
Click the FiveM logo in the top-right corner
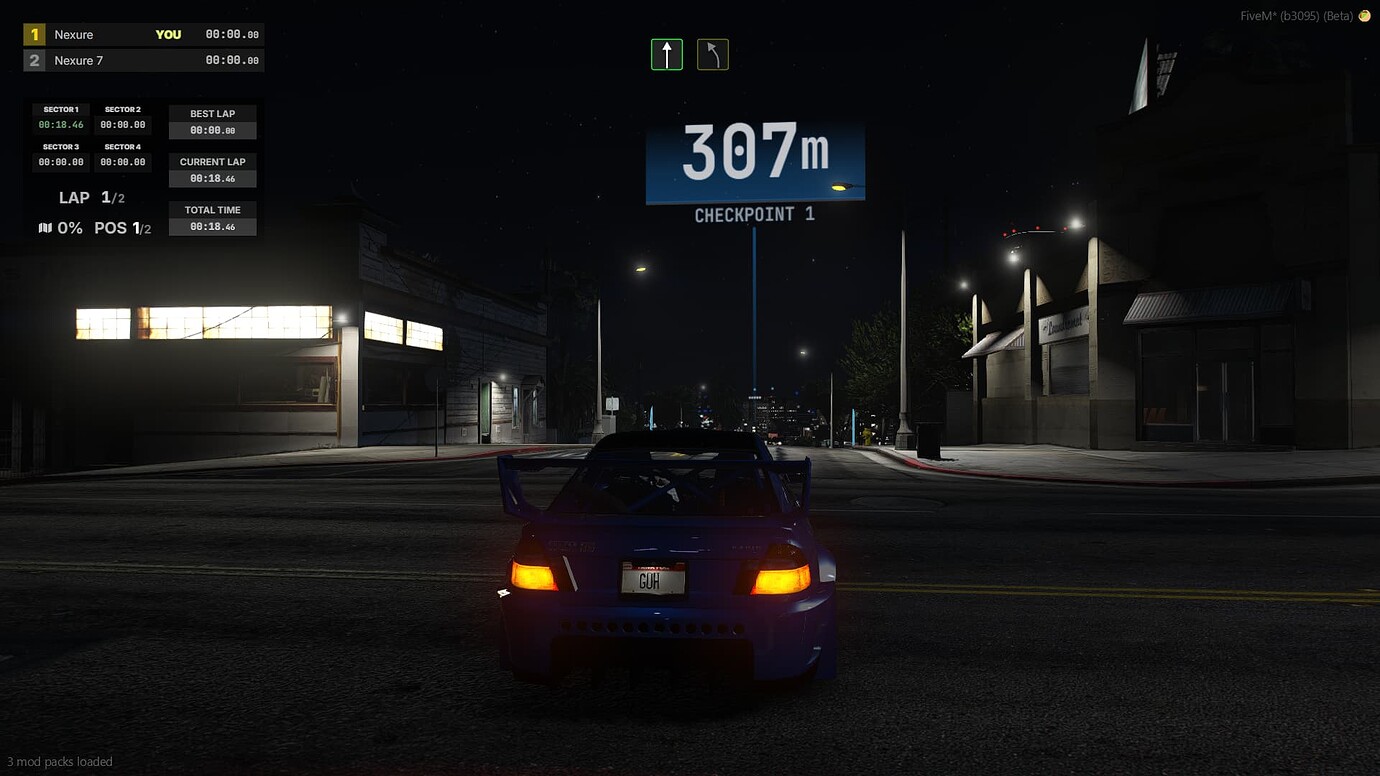tap(1366, 15)
